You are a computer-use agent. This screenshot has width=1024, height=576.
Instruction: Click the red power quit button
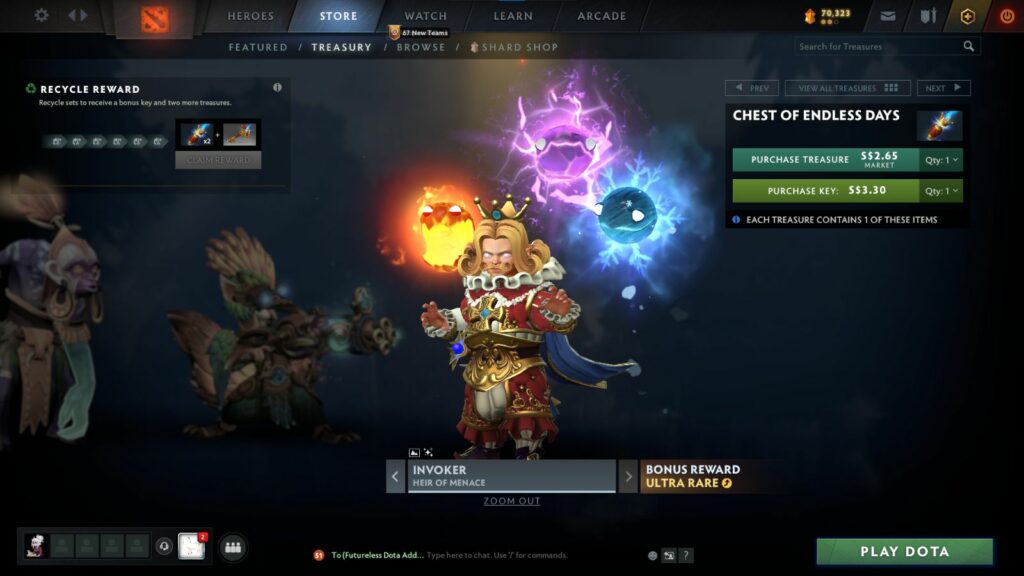coord(1006,16)
